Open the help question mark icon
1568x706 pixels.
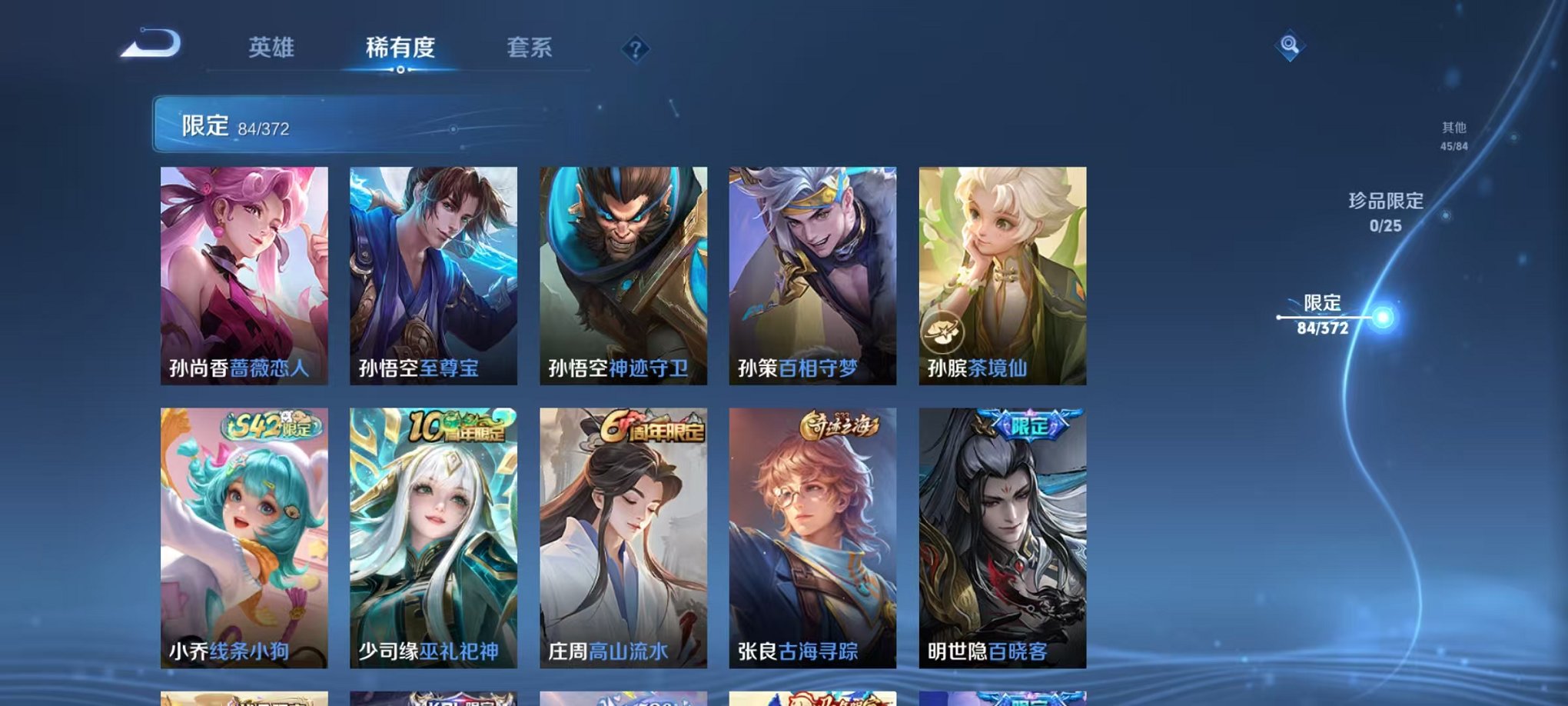coord(635,49)
